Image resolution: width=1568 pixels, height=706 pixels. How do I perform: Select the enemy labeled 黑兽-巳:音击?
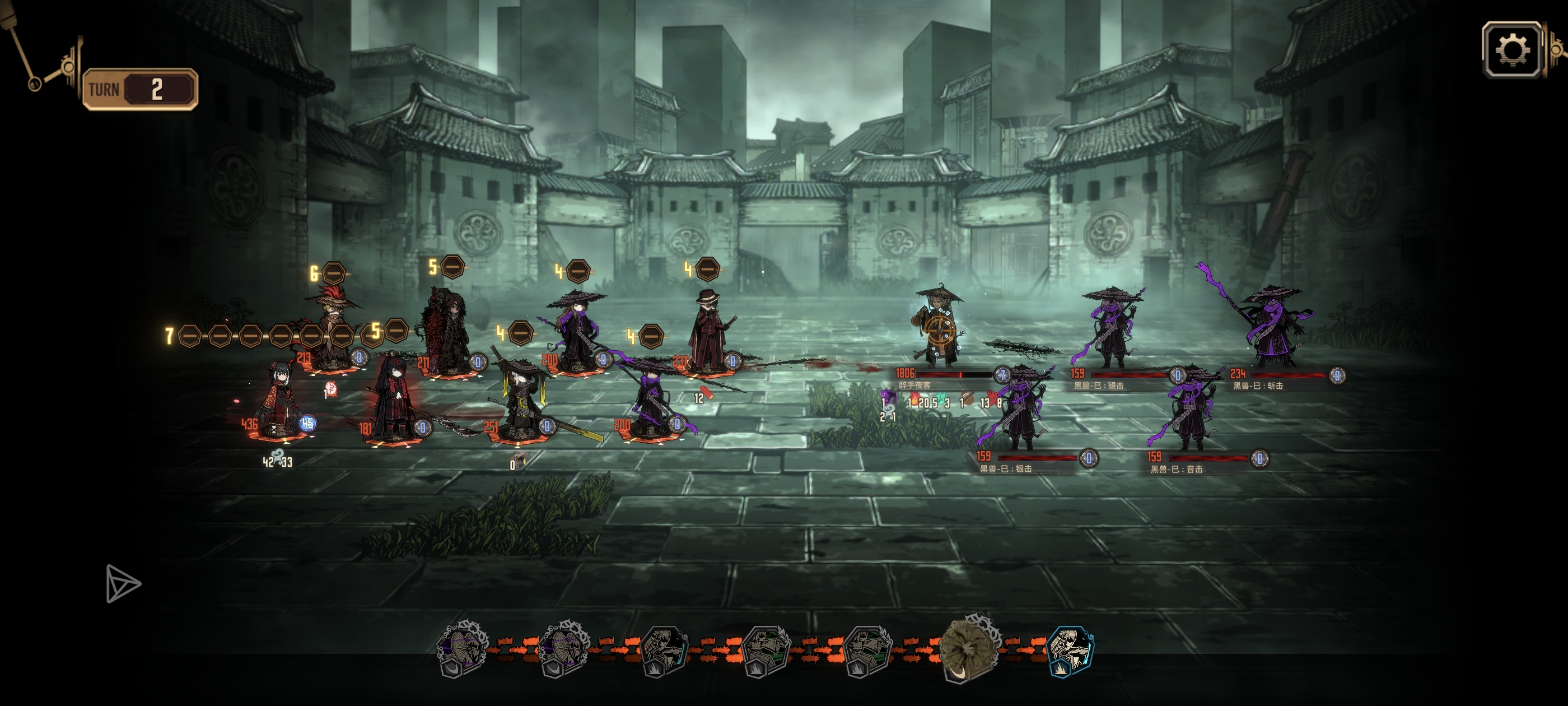point(1190,411)
